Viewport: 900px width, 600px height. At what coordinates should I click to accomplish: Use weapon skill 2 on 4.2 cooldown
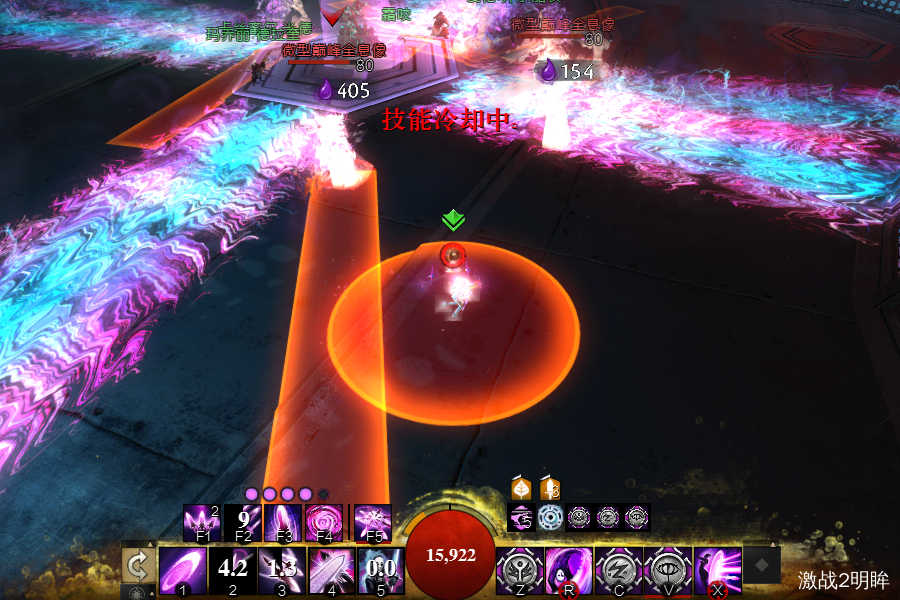(232, 570)
